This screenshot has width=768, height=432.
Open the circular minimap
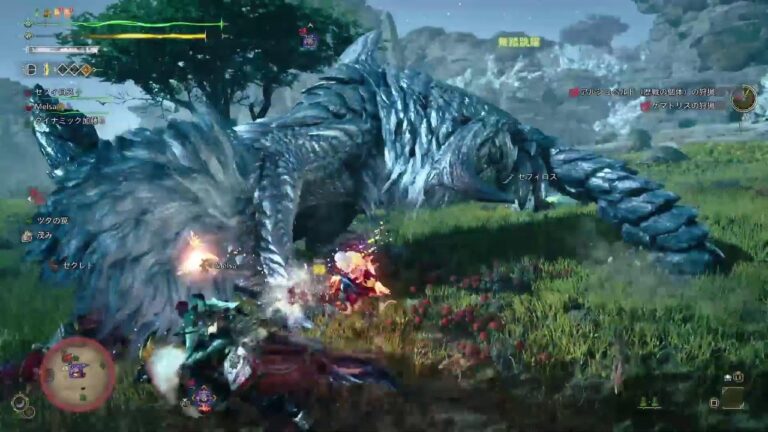tap(77, 374)
